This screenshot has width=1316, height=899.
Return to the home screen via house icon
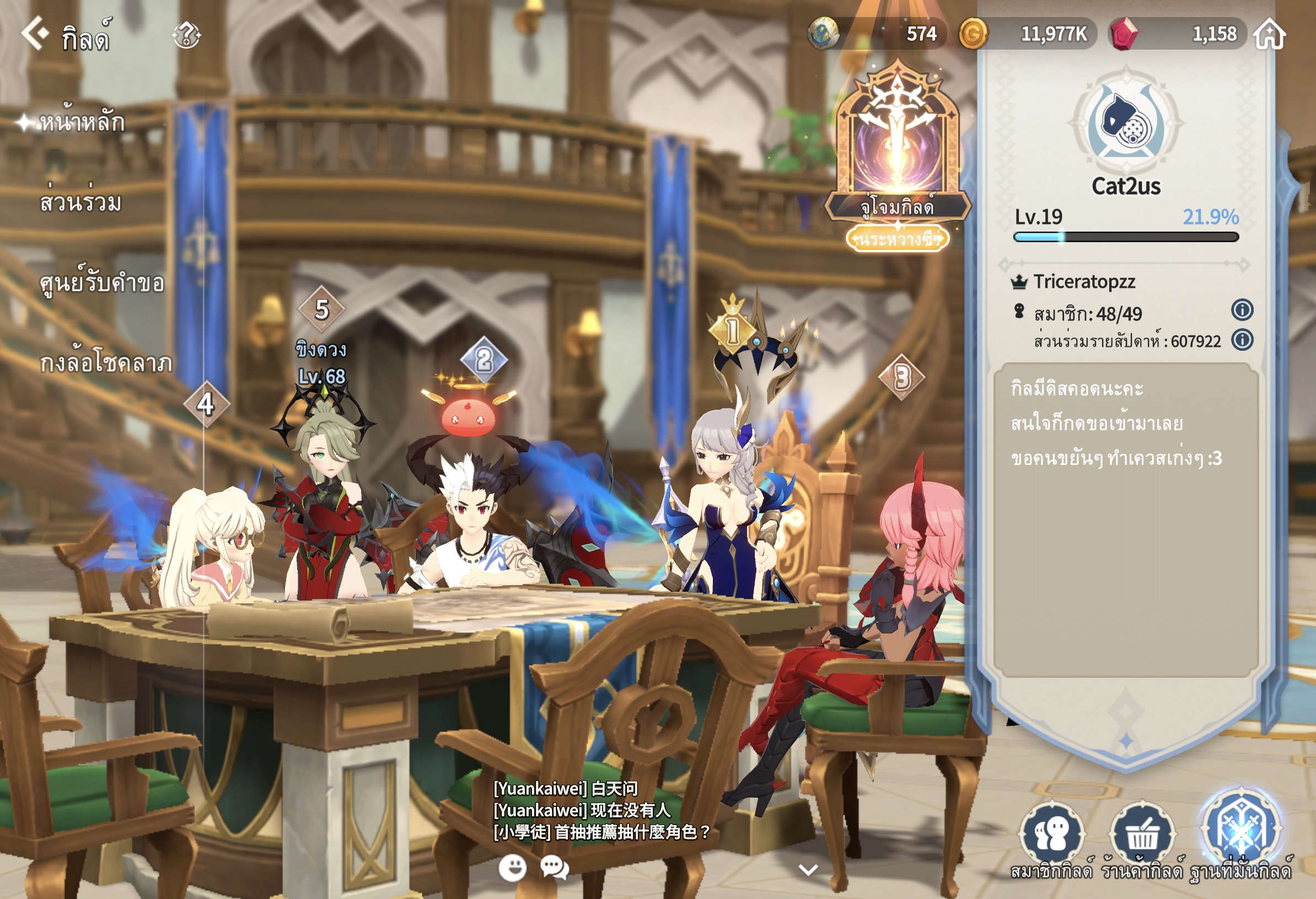1269,34
